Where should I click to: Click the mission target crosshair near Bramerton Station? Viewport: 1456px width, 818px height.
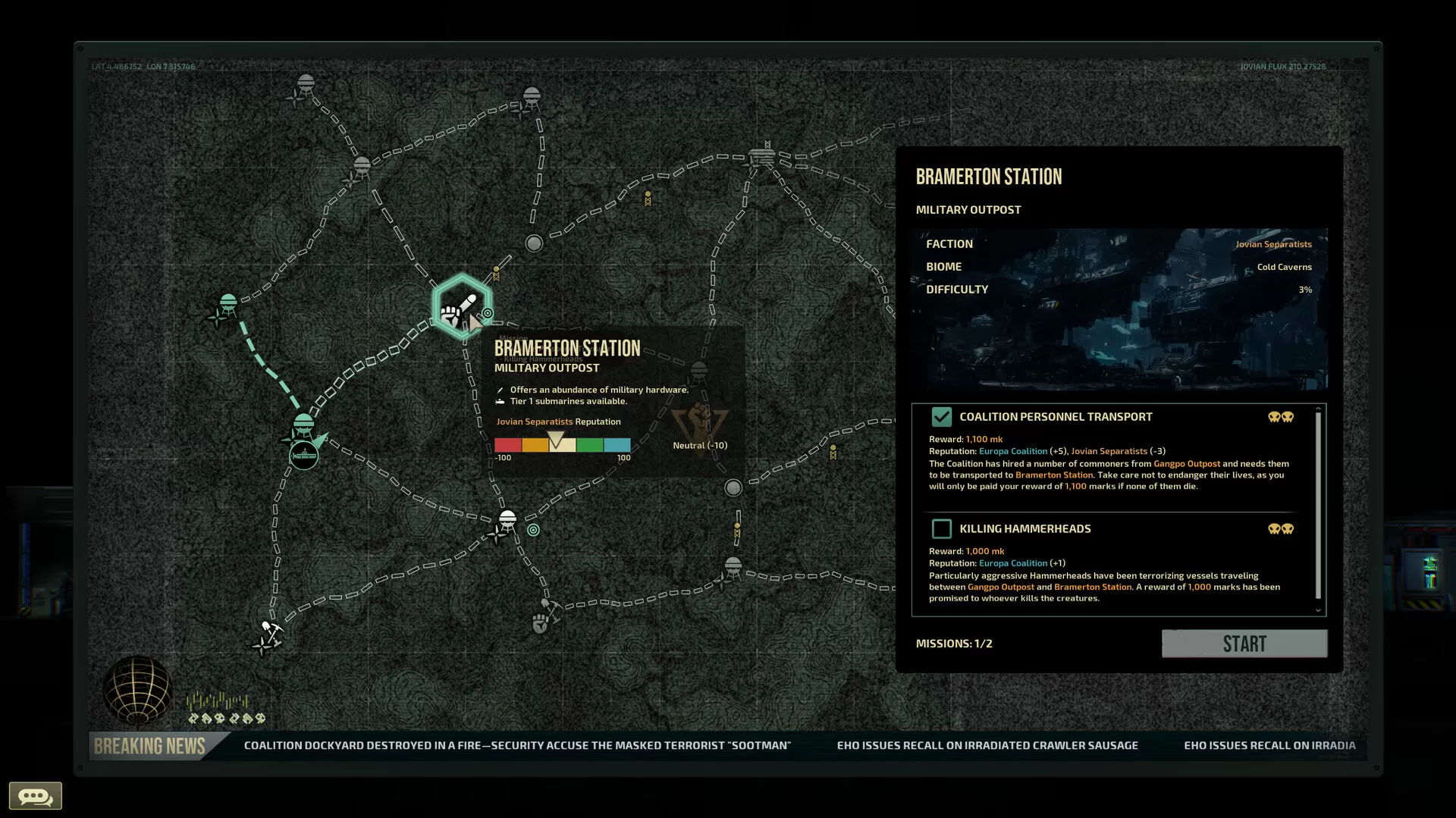click(x=486, y=312)
